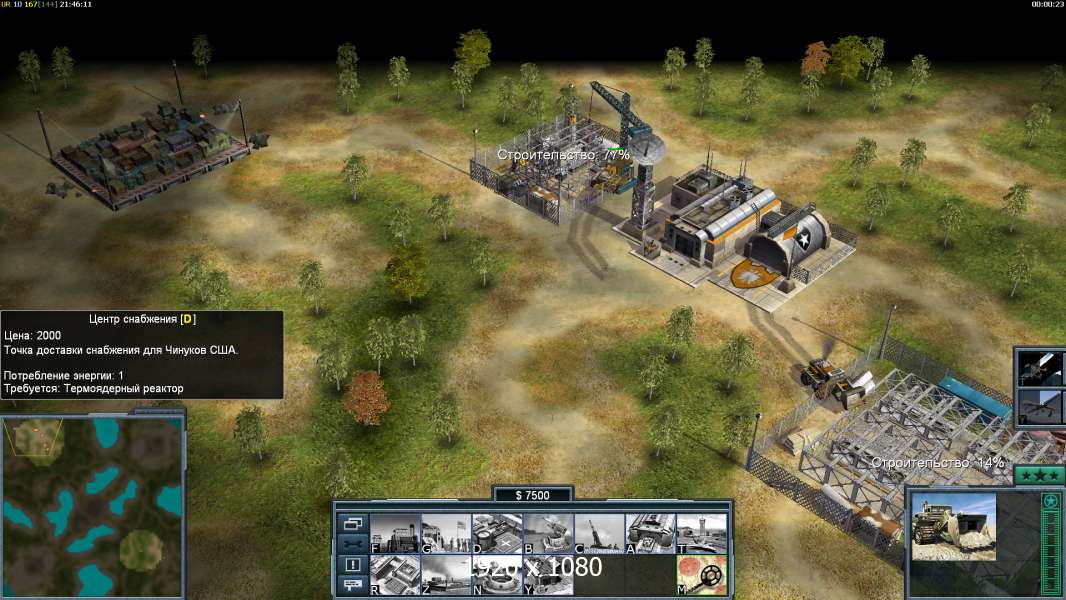Select the airfield build icon (T)
Screen dimensions: 1066x600
pos(701,533)
